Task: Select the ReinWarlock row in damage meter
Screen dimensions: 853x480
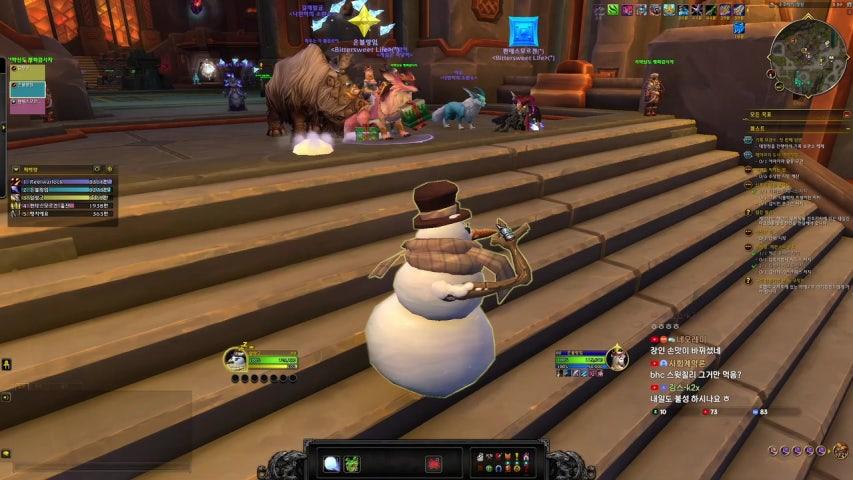Action: (62, 181)
